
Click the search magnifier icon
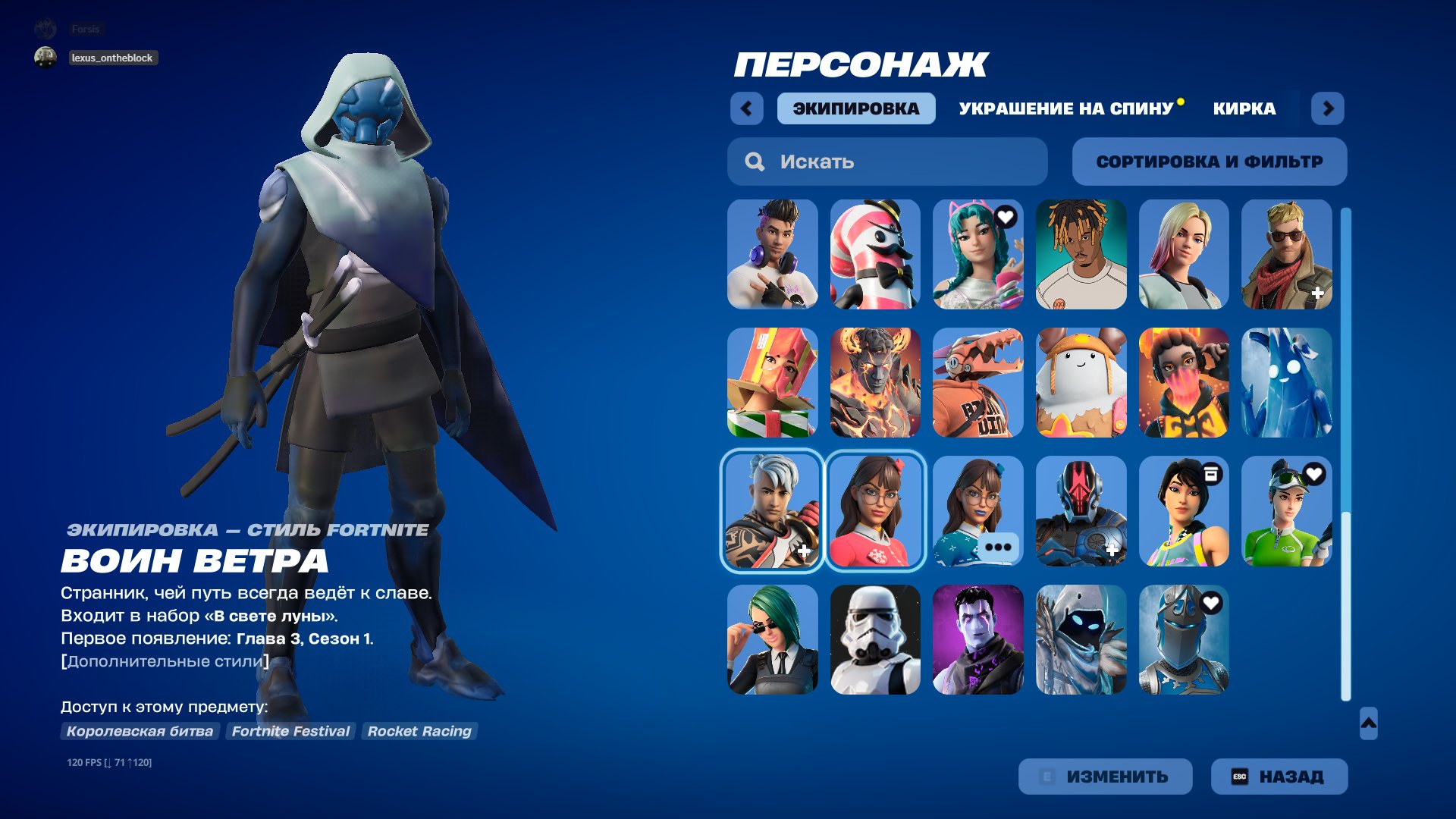coord(755,162)
